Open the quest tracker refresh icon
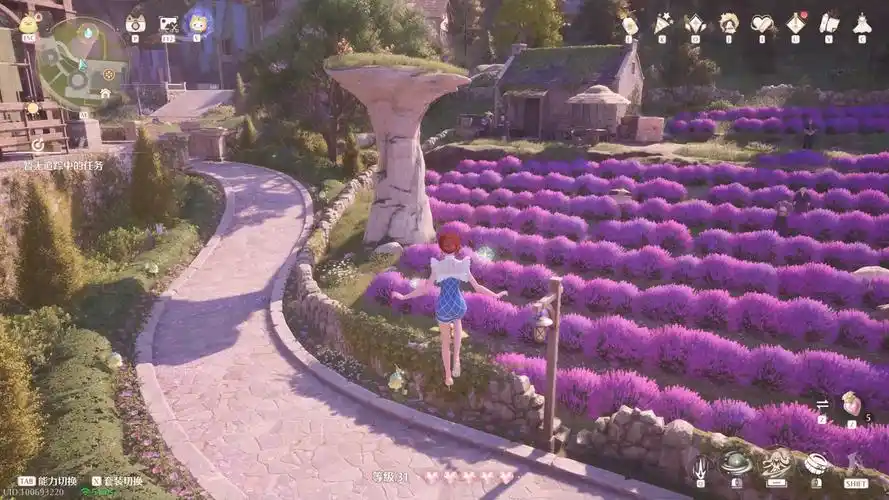This screenshot has width=889, height=500. (x=37, y=144)
